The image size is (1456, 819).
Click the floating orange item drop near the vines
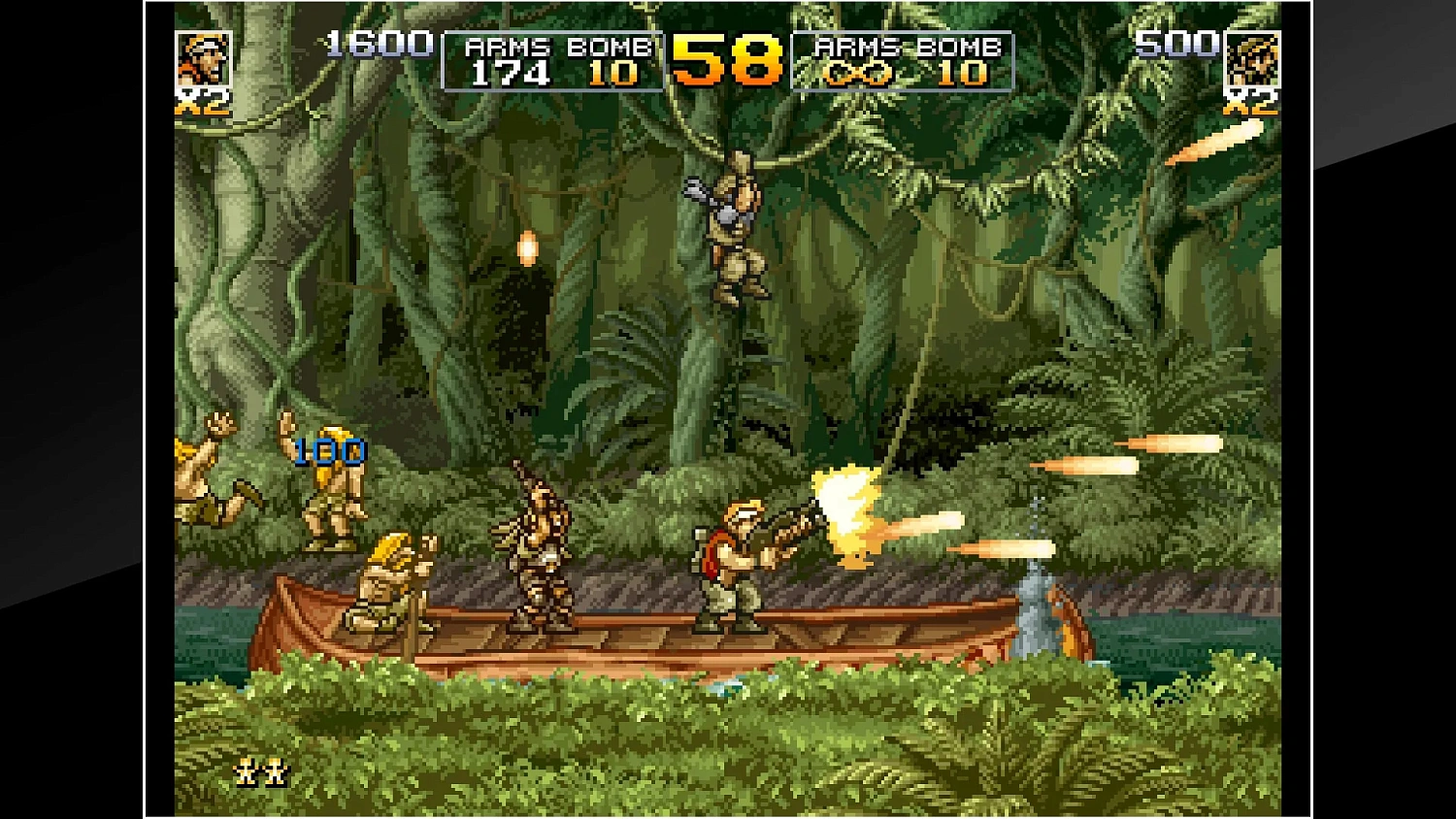click(x=527, y=249)
